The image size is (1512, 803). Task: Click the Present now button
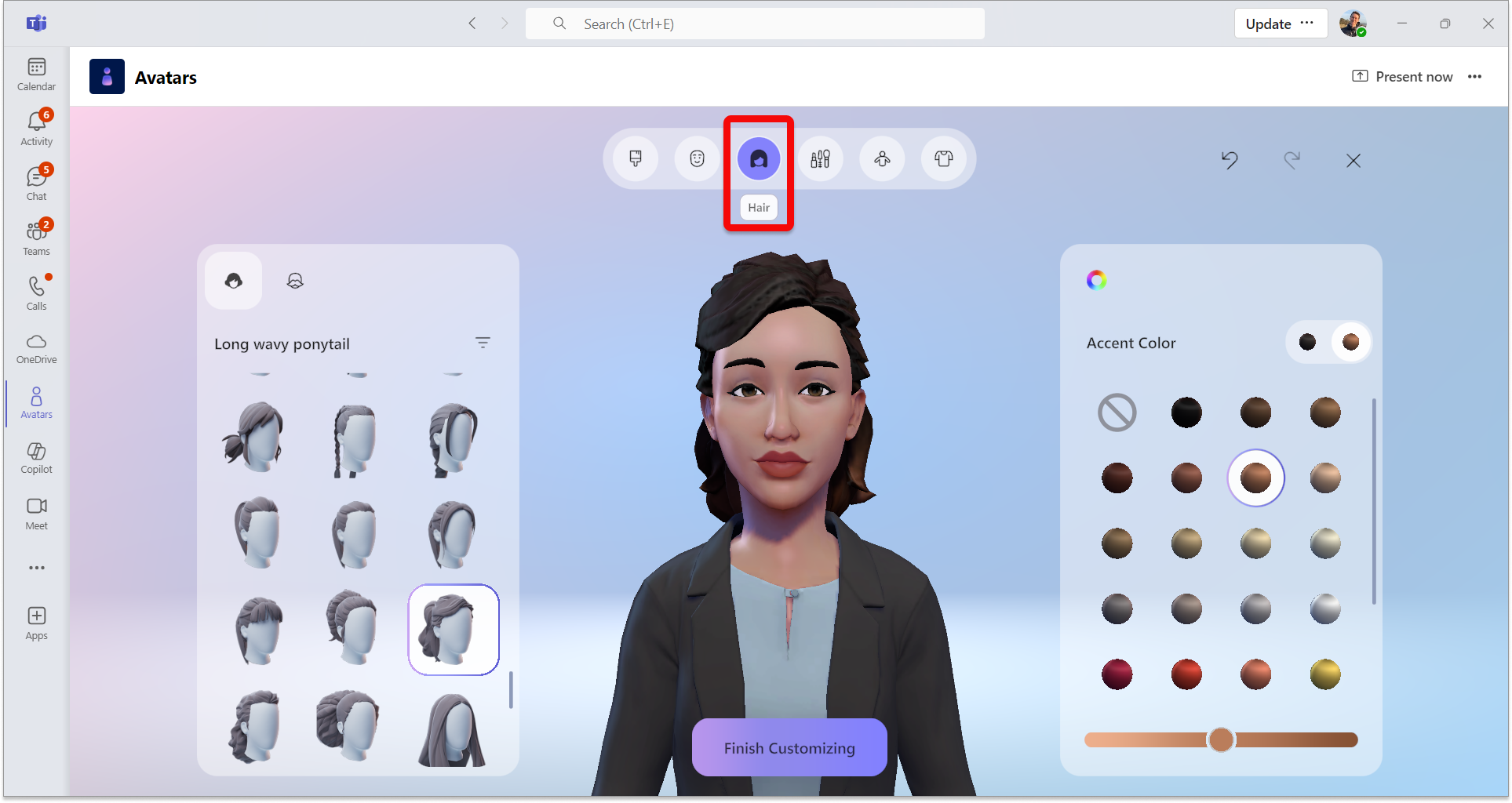pos(1402,76)
